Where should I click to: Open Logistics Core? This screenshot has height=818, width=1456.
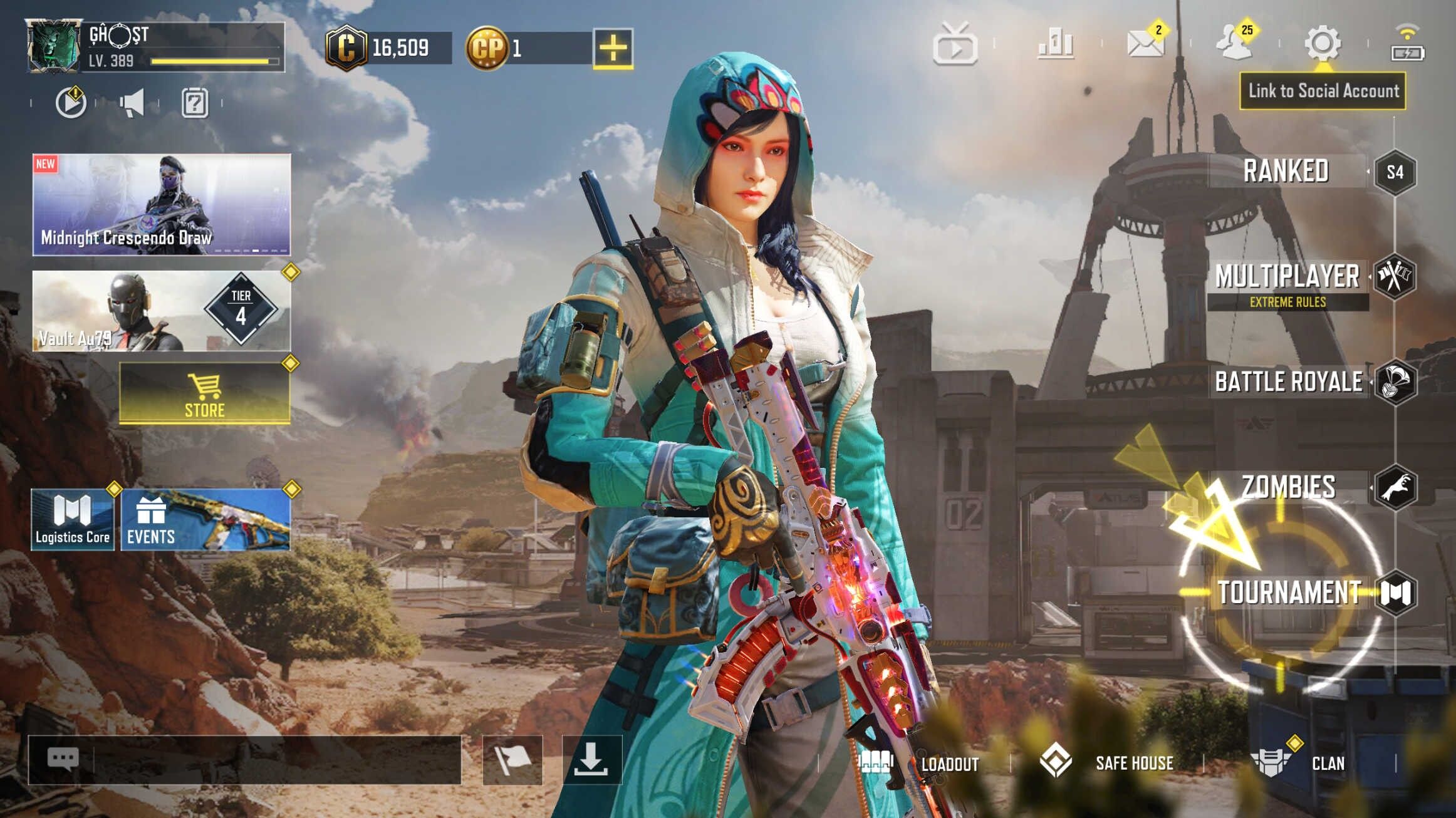pos(73,520)
